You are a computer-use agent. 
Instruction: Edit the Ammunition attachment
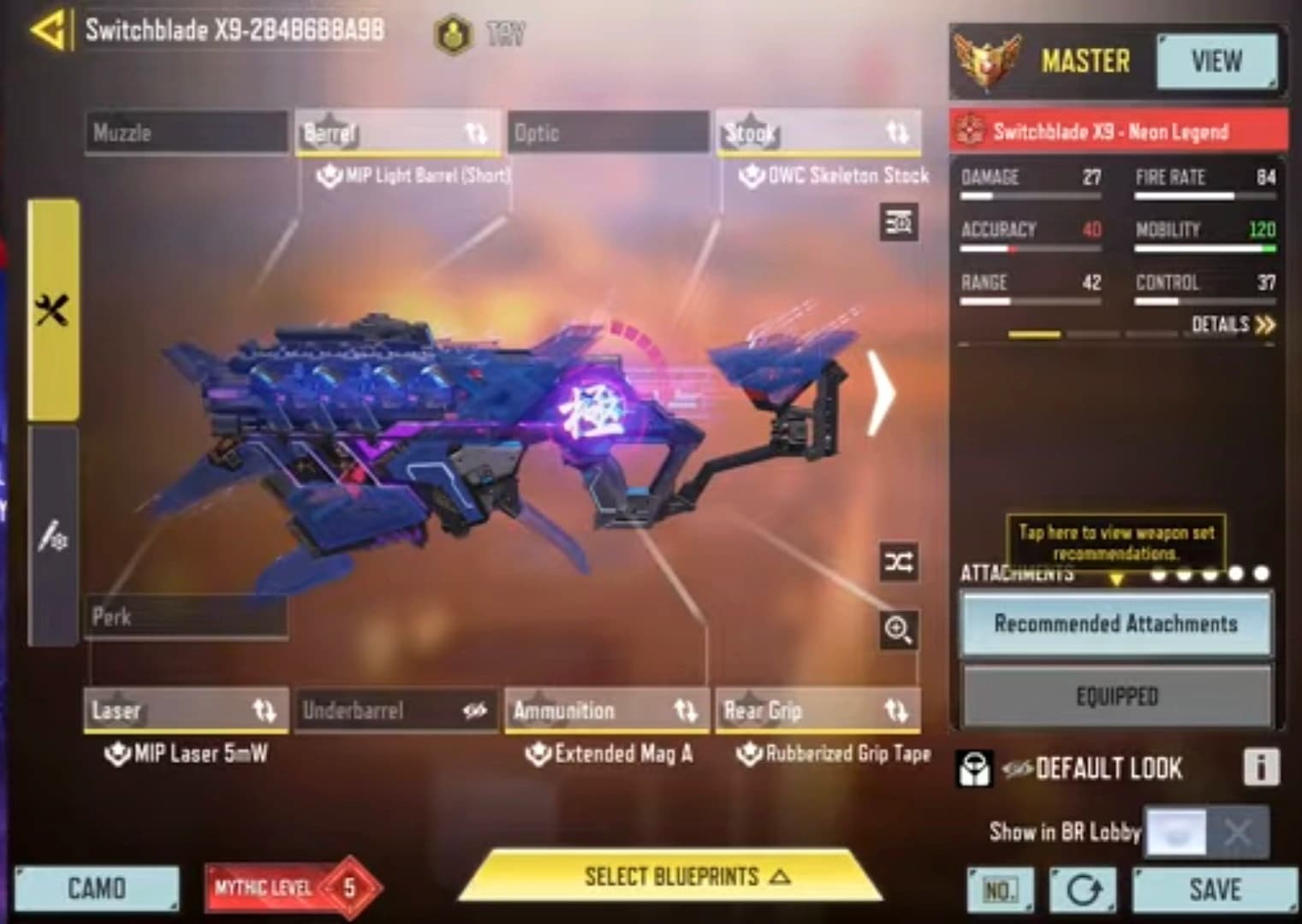pyautogui.click(x=607, y=710)
